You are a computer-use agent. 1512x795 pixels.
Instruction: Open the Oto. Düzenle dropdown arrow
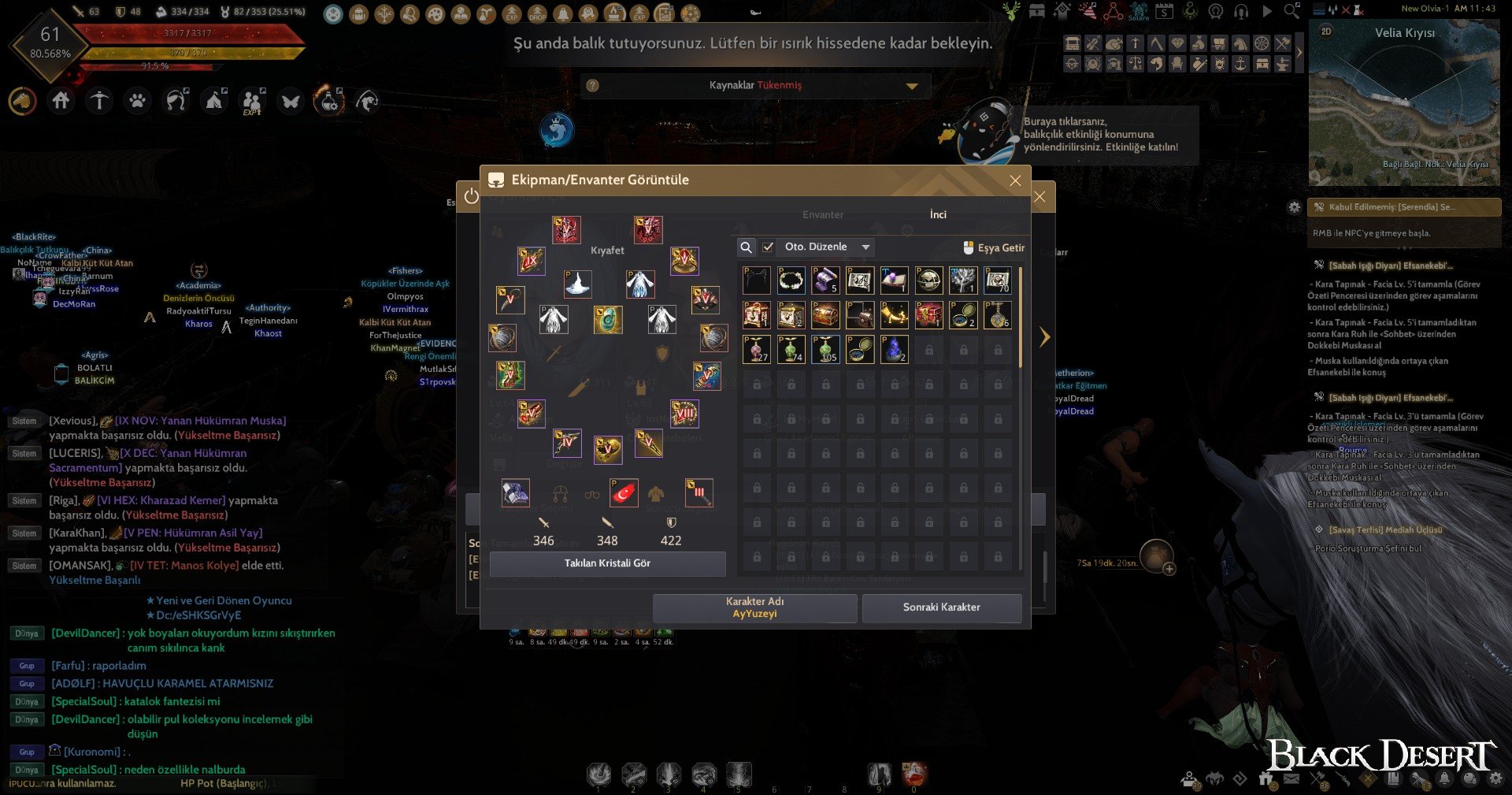point(865,247)
